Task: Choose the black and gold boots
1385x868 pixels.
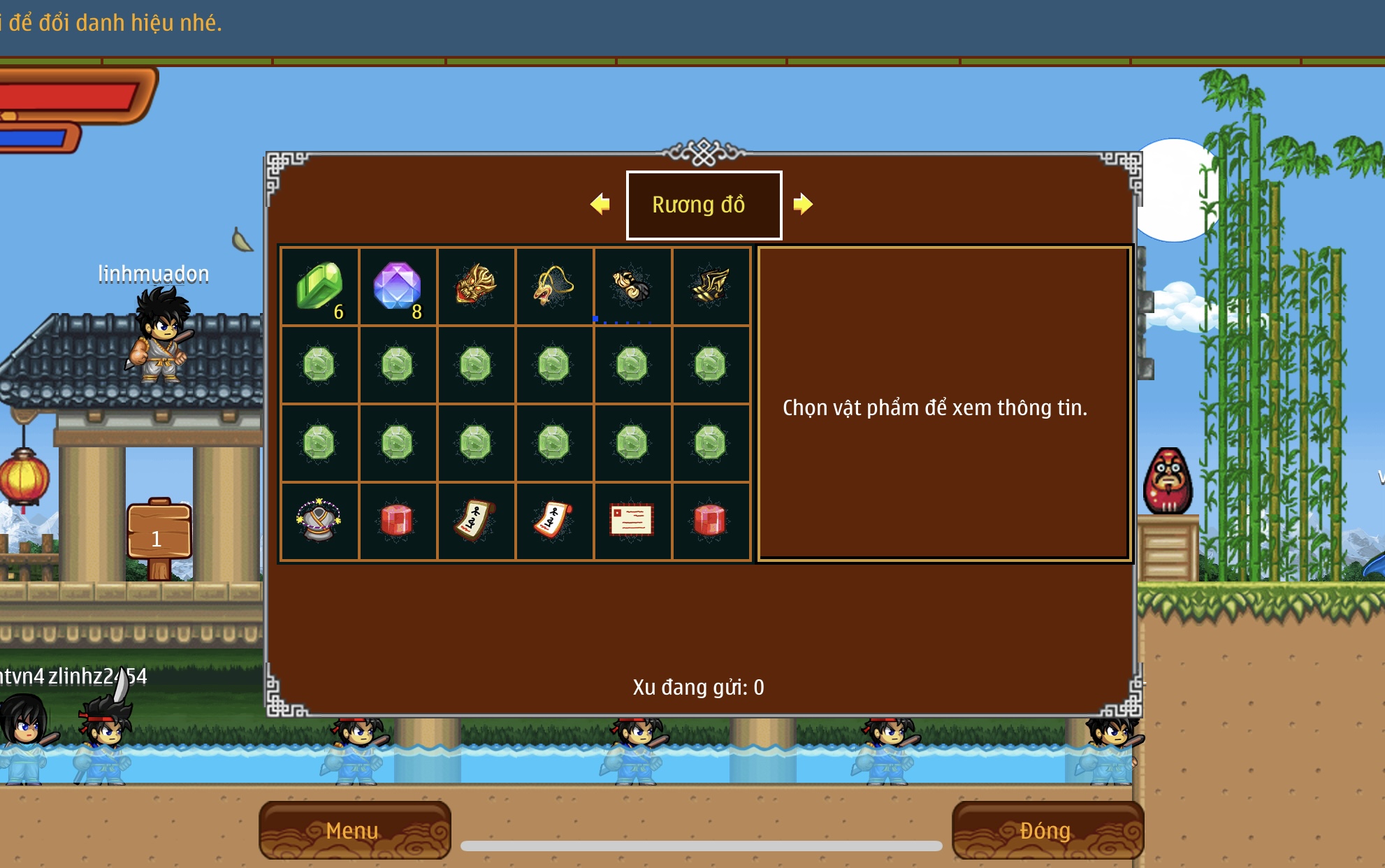Action: coord(711,285)
